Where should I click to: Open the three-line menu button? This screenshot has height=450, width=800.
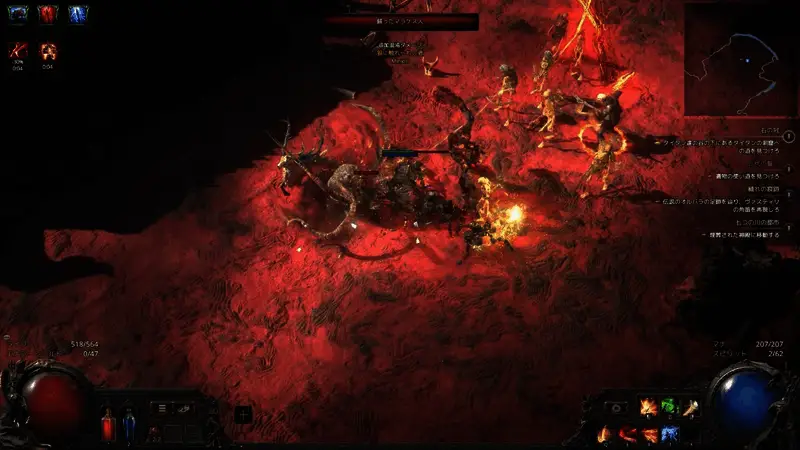click(x=161, y=408)
